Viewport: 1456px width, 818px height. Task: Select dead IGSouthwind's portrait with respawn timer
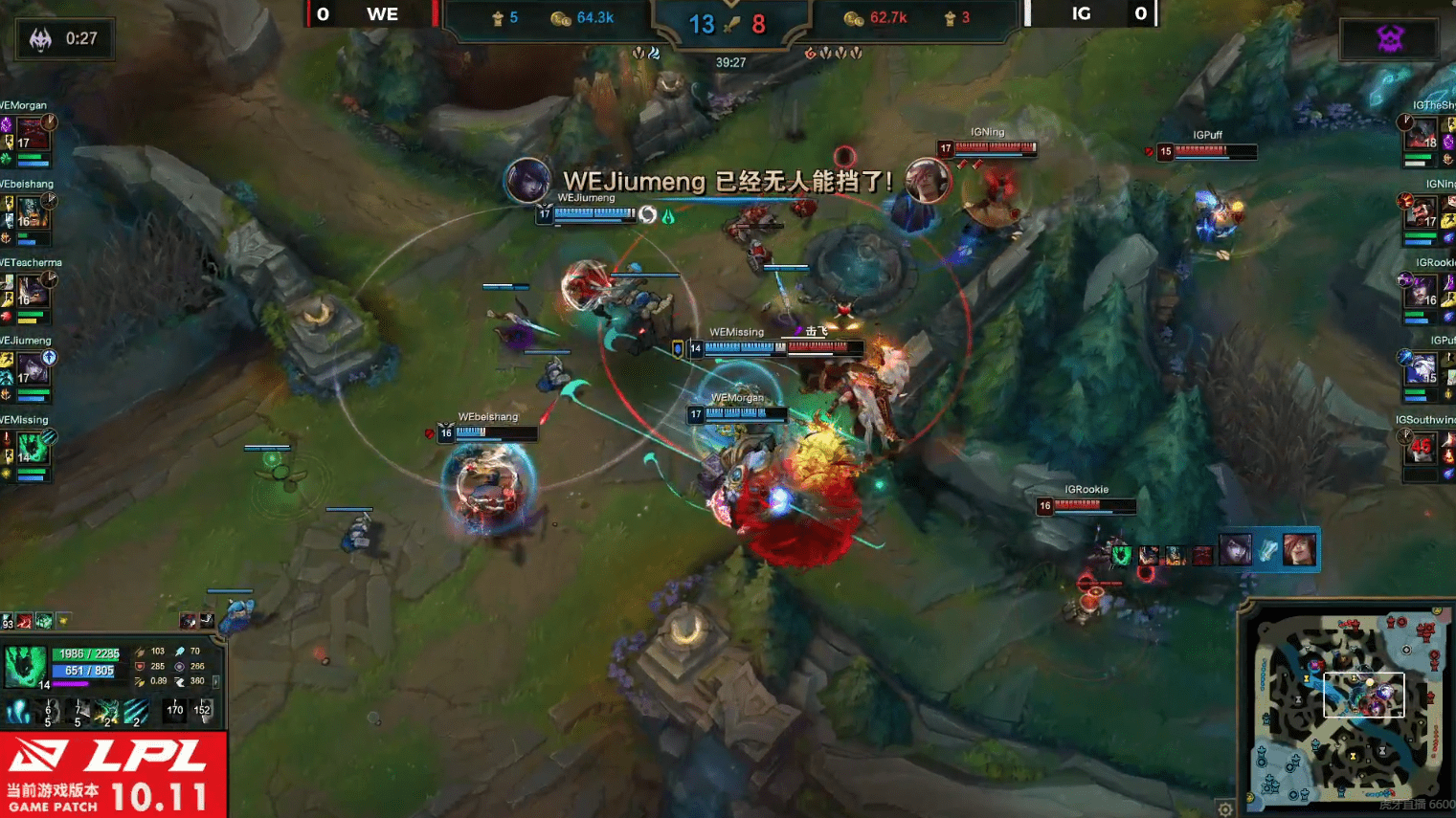(1422, 446)
